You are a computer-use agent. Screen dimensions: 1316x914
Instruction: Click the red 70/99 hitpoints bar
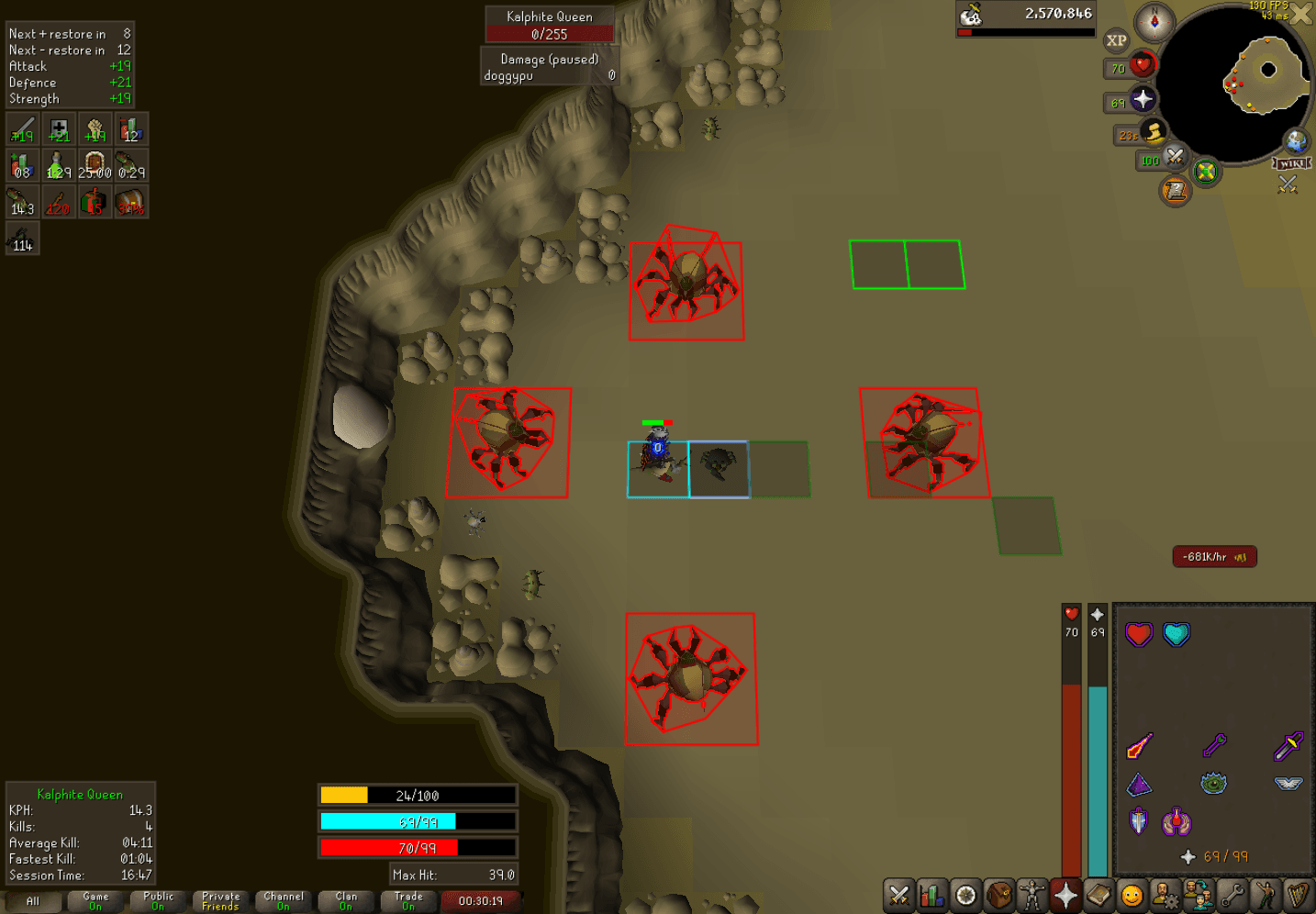(x=418, y=847)
